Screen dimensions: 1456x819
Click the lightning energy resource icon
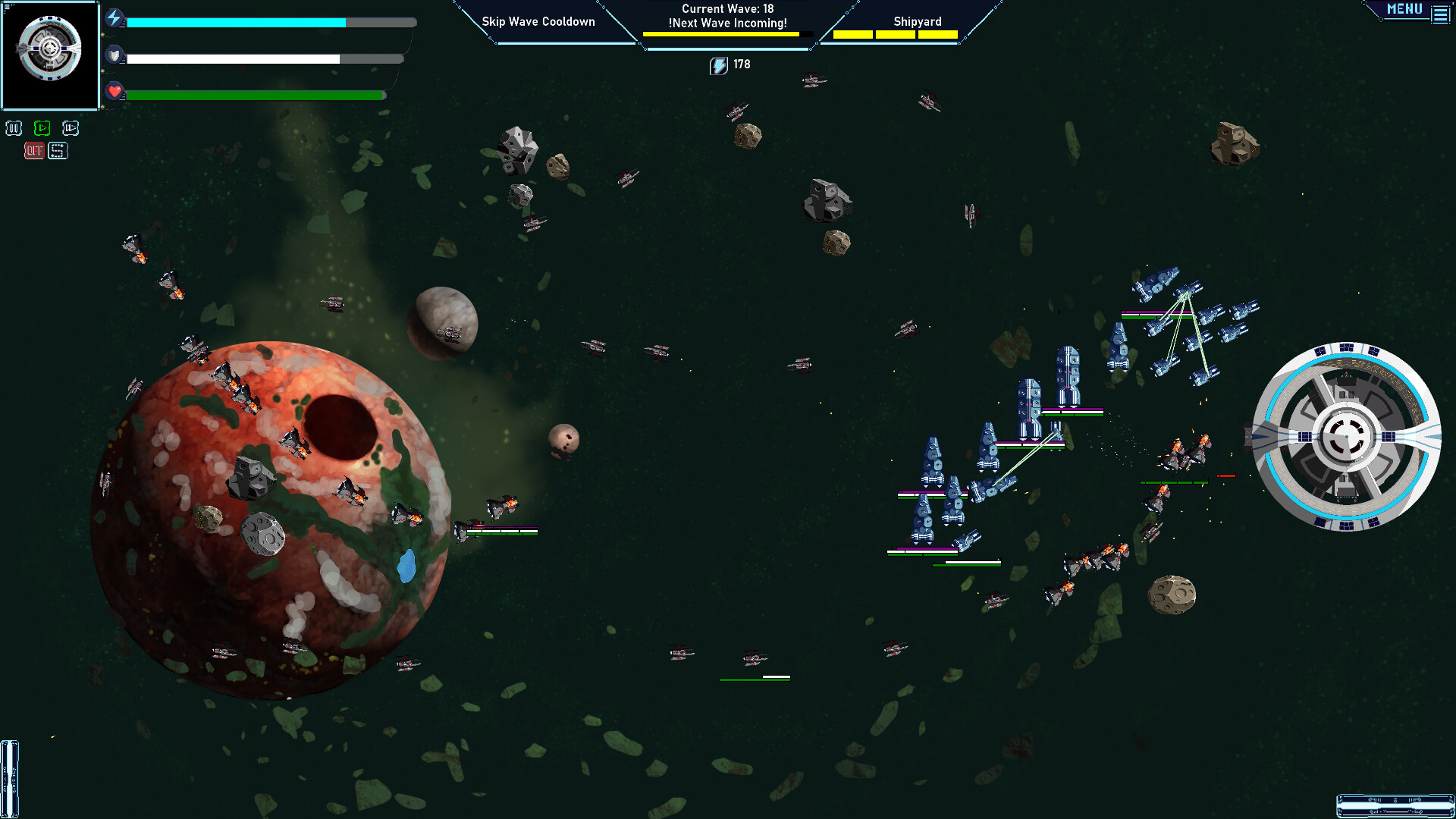click(x=717, y=64)
